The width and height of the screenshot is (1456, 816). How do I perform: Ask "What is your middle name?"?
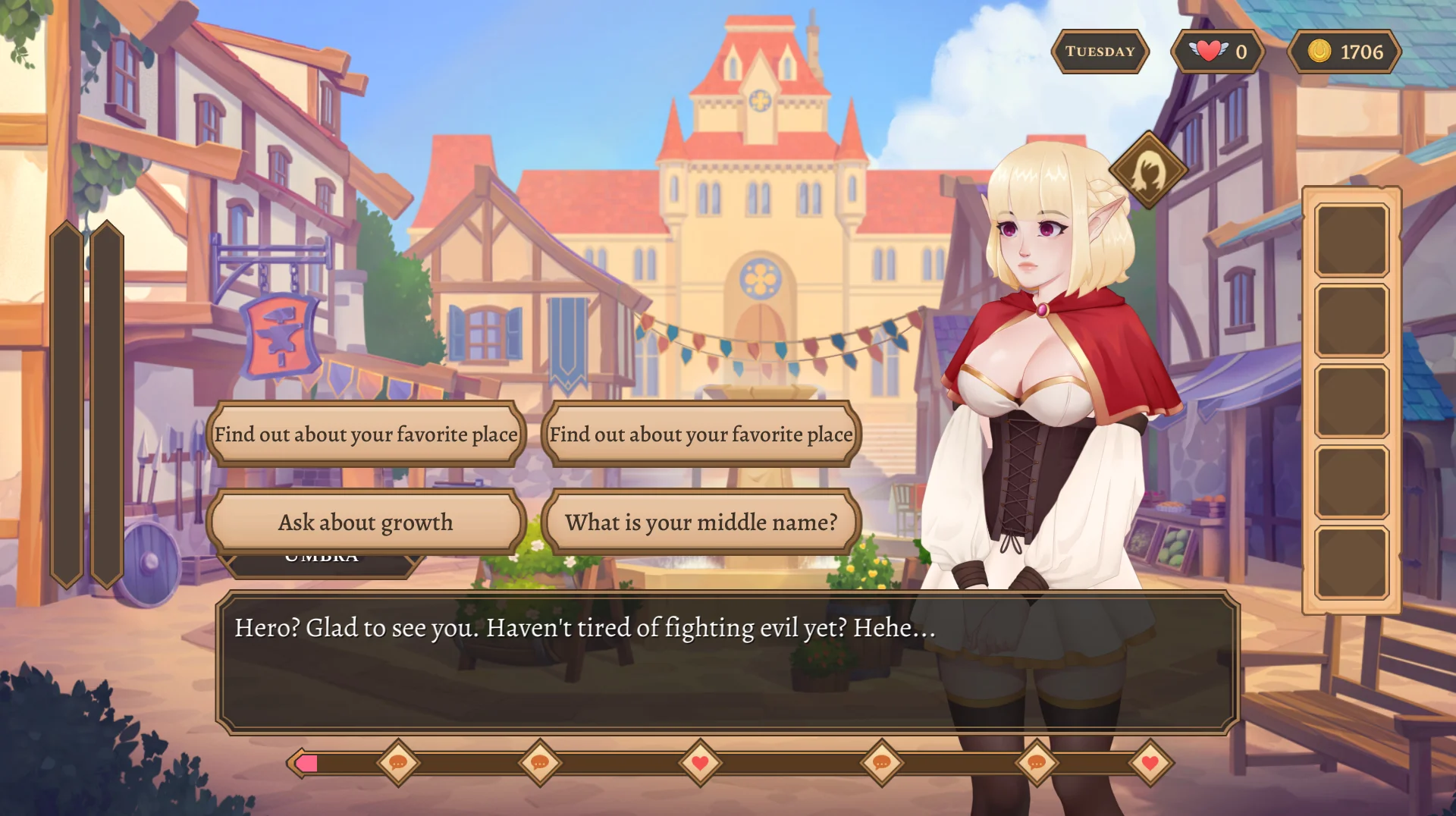click(x=701, y=523)
